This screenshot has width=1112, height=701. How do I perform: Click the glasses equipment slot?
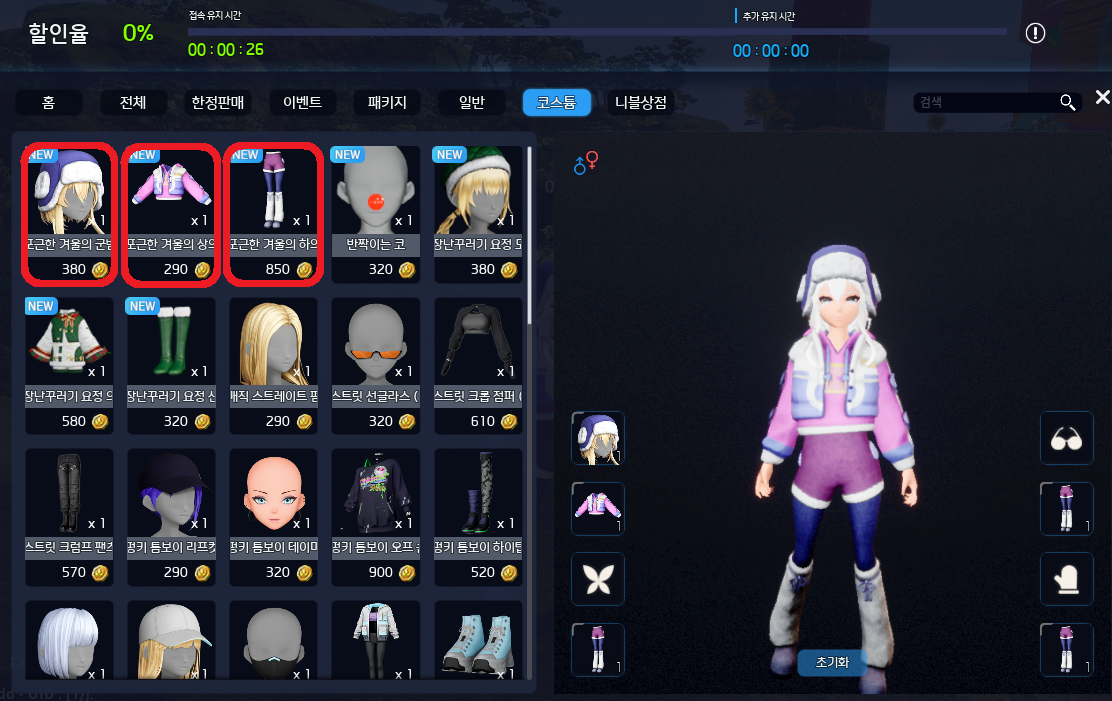coord(1067,438)
